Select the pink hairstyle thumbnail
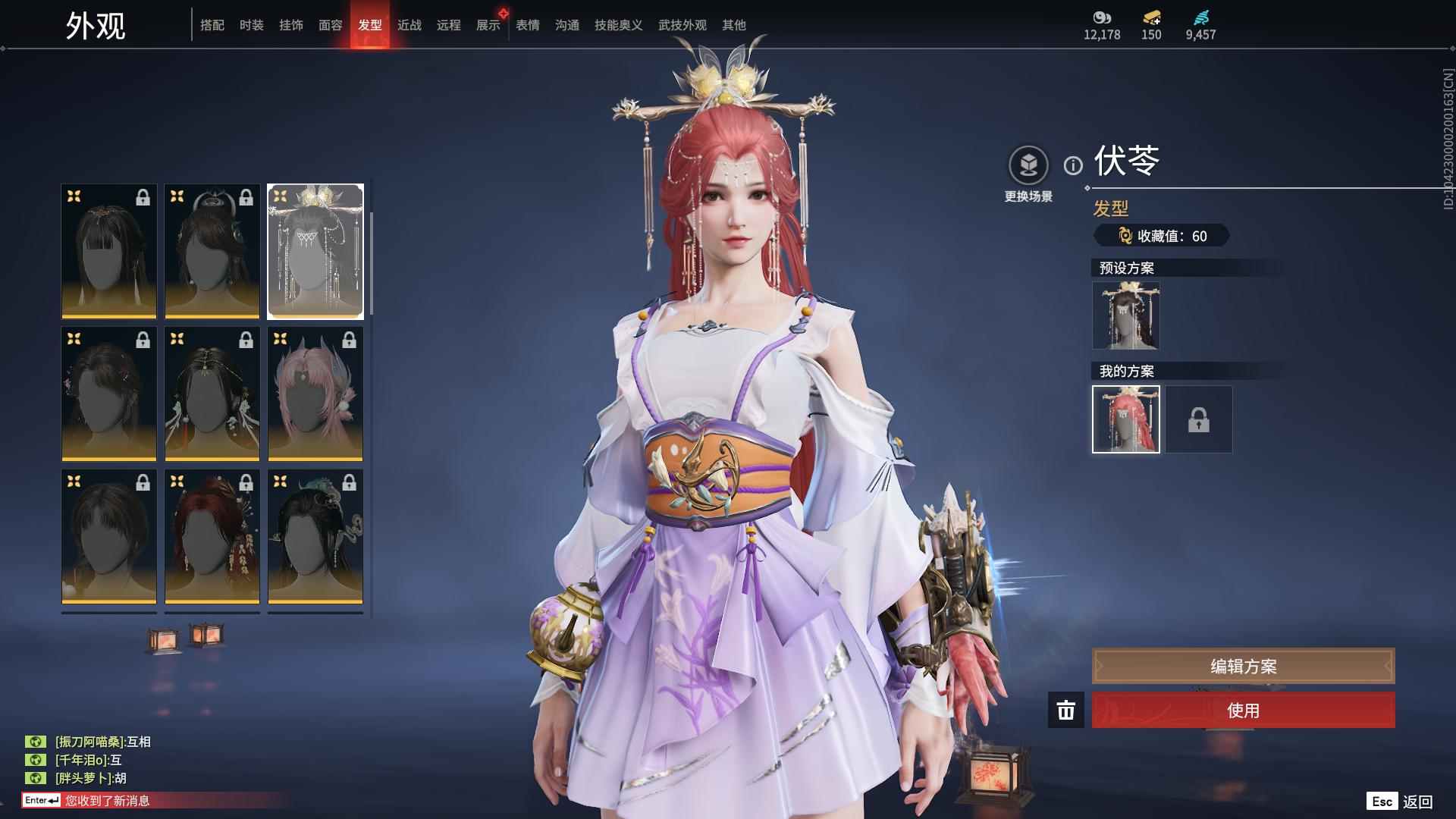This screenshot has height=819, width=1456. [315, 393]
